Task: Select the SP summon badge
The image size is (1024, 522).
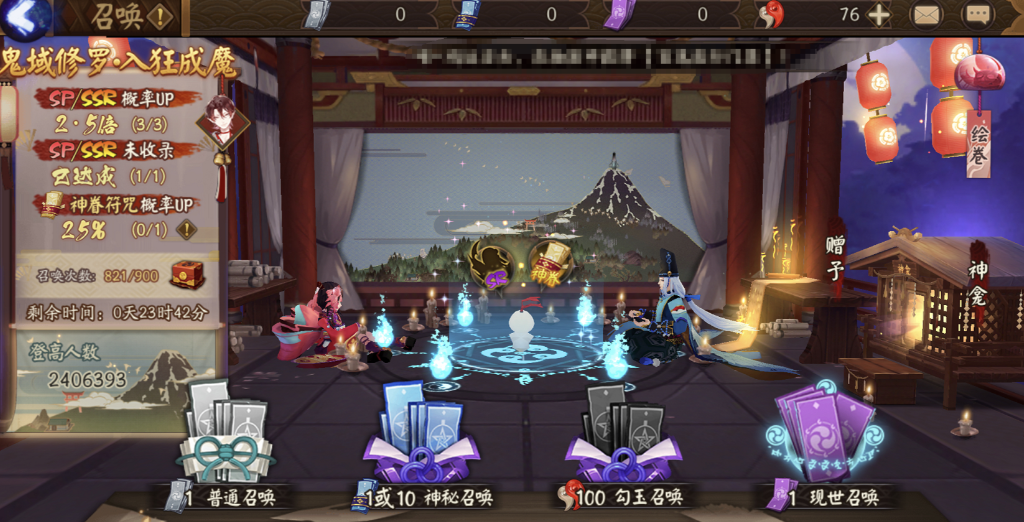Action: (491, 262)
